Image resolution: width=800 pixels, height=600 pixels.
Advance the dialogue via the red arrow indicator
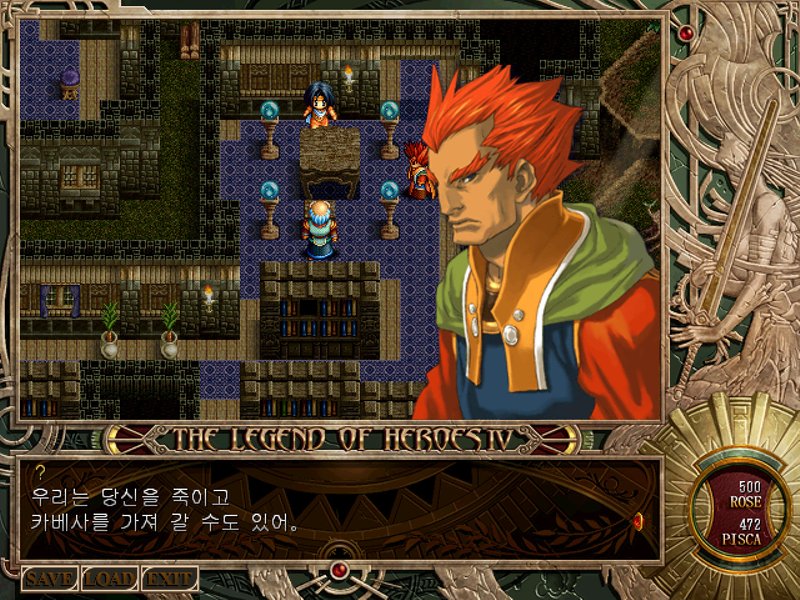(x=638, y=518)
